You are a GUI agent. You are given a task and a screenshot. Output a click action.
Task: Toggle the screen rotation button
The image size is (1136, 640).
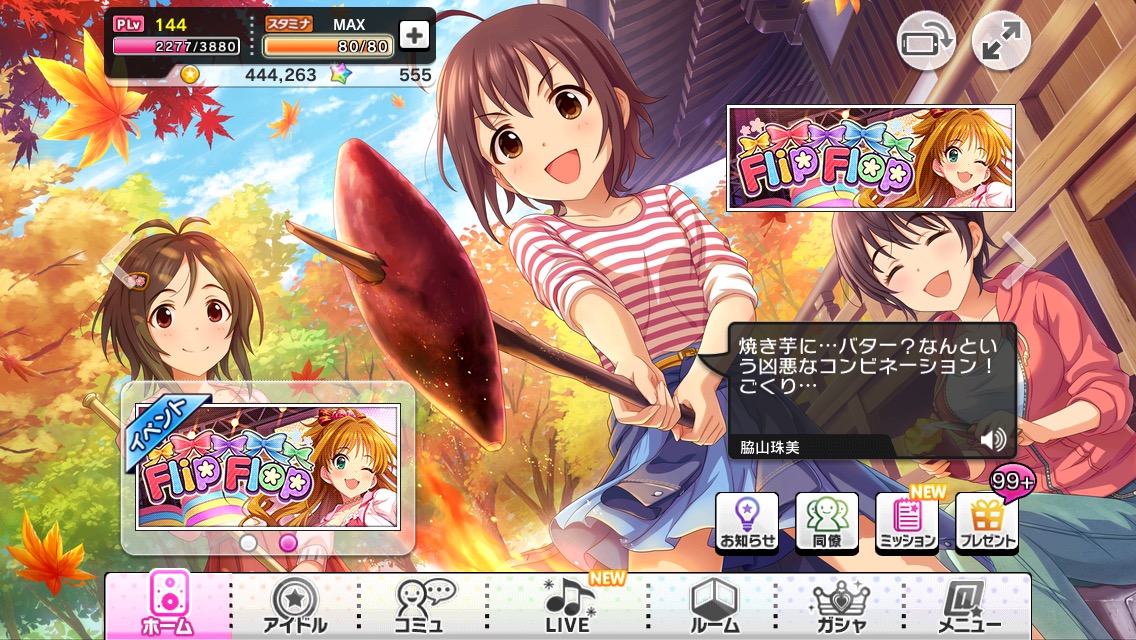pyautogui.click(x=924, y=41)
